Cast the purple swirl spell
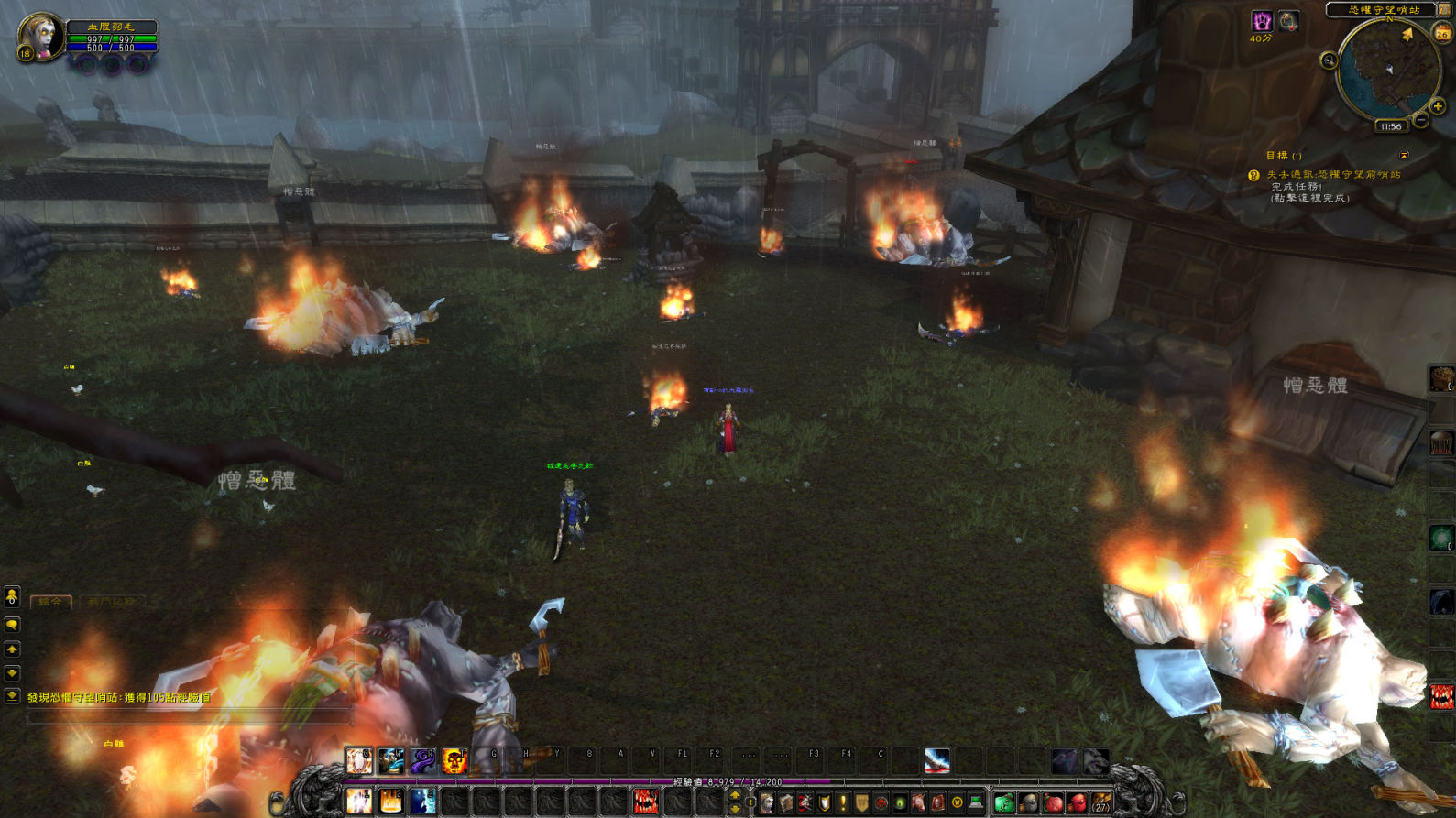The width and height of the screenshot is (1456, 818). (422, 760)
